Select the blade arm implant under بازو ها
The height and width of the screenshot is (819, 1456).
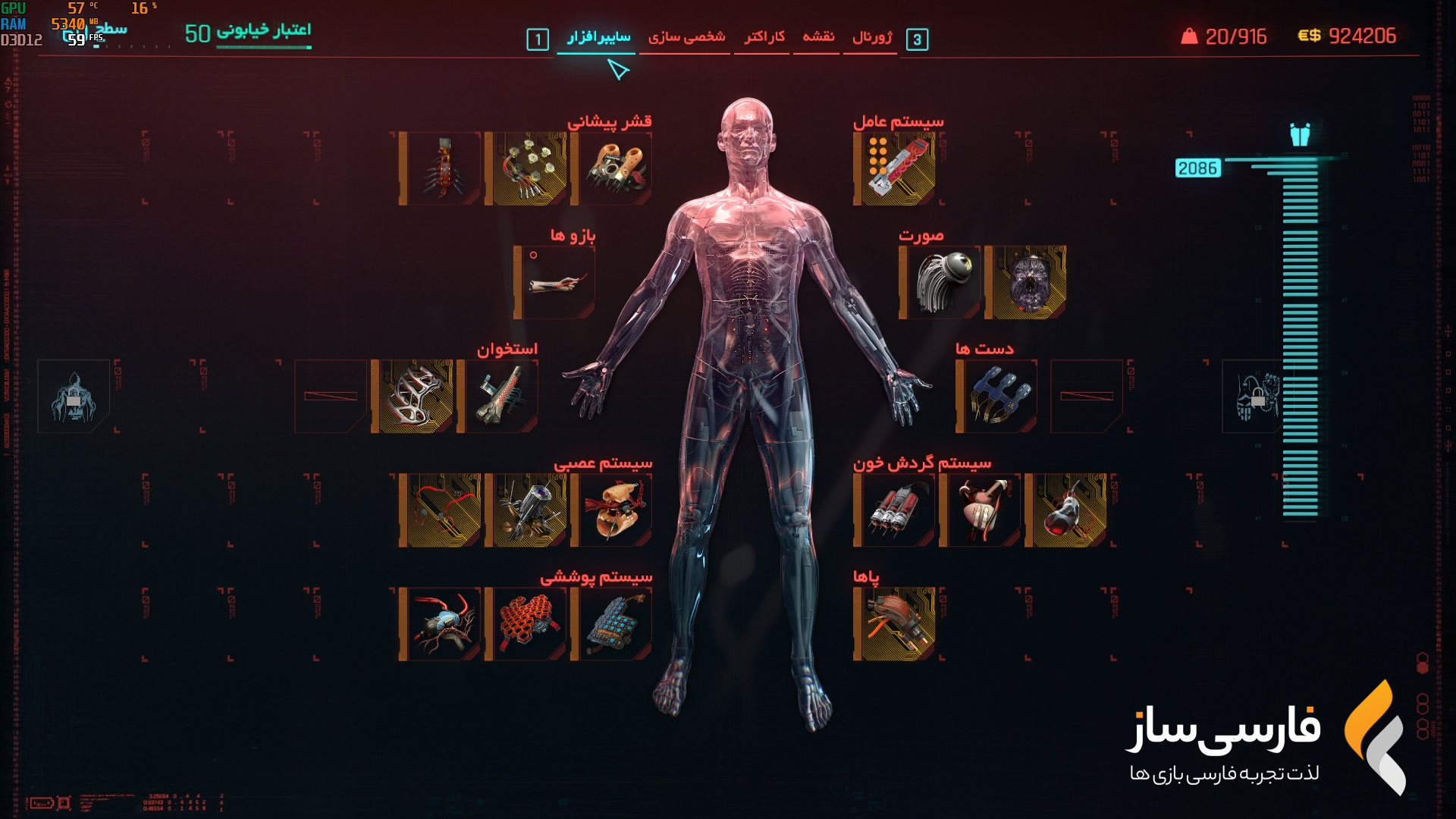[555, 282]
